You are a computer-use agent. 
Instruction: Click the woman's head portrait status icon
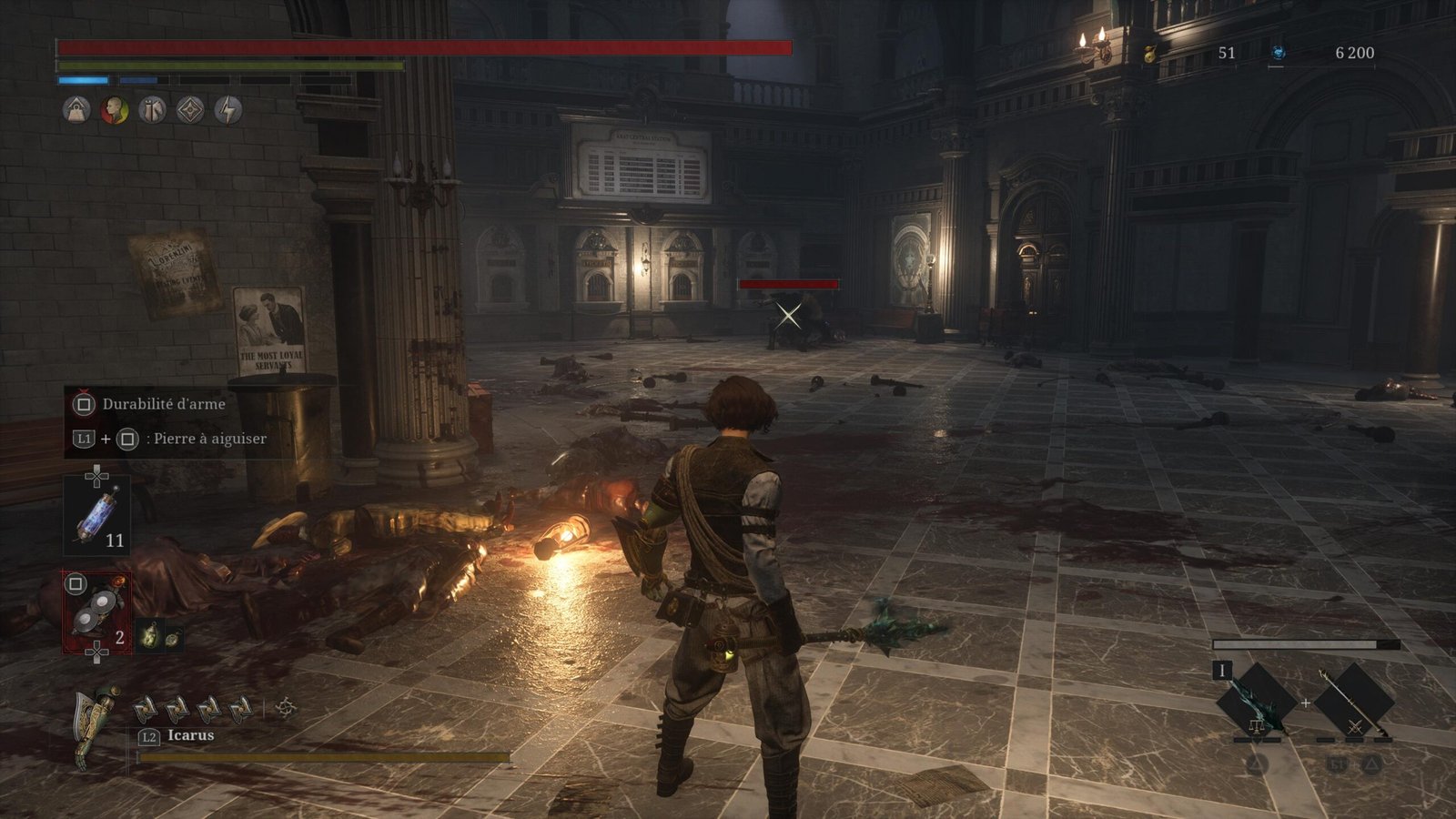[114, 110]
